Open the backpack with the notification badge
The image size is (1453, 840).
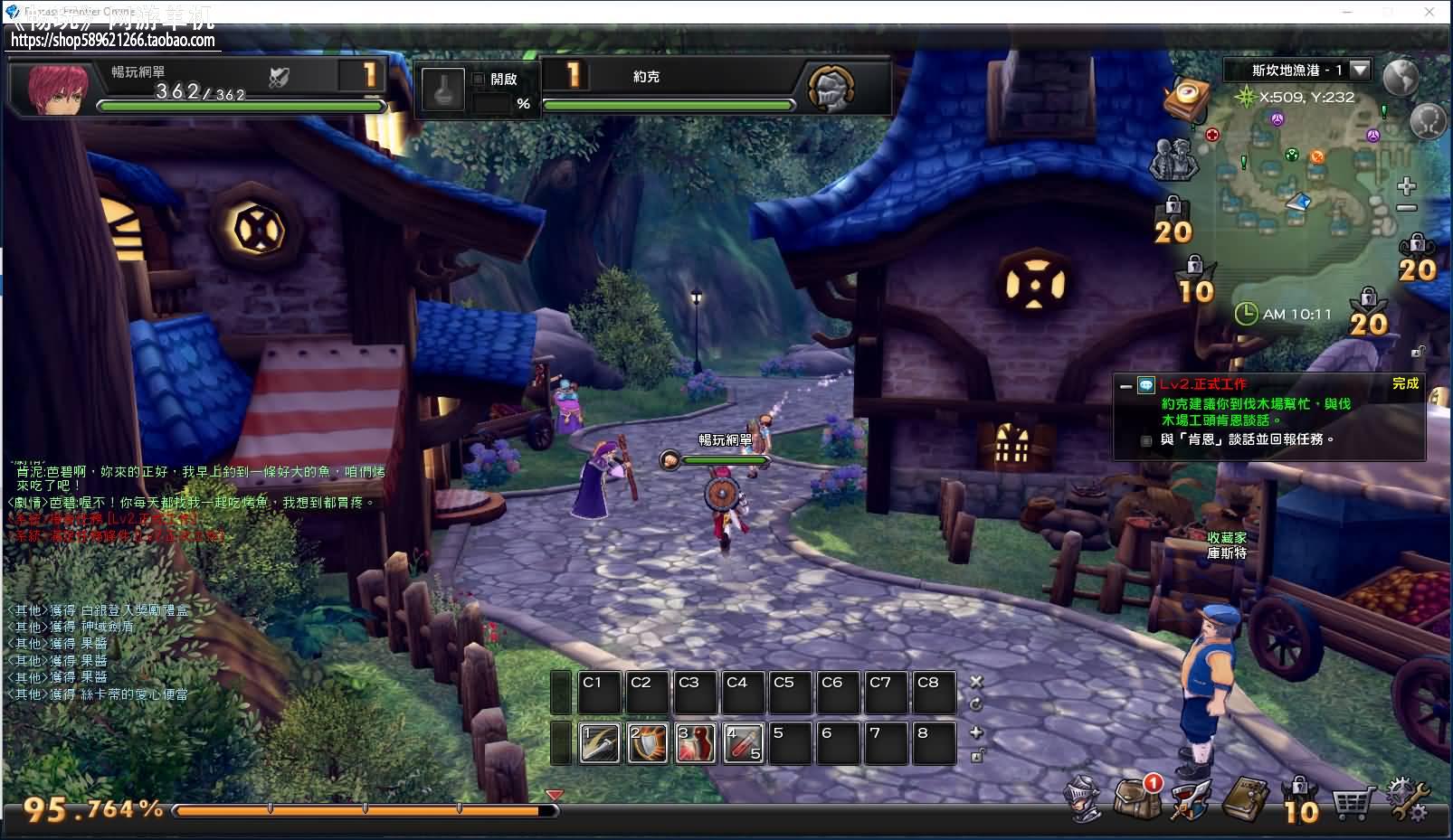1136,798
